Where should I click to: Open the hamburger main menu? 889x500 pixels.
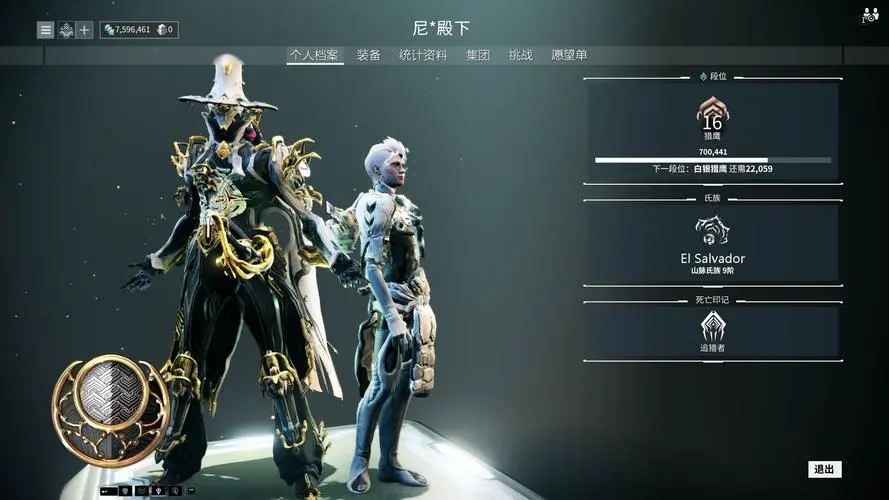pyautogui.click(x=45, y=30)
